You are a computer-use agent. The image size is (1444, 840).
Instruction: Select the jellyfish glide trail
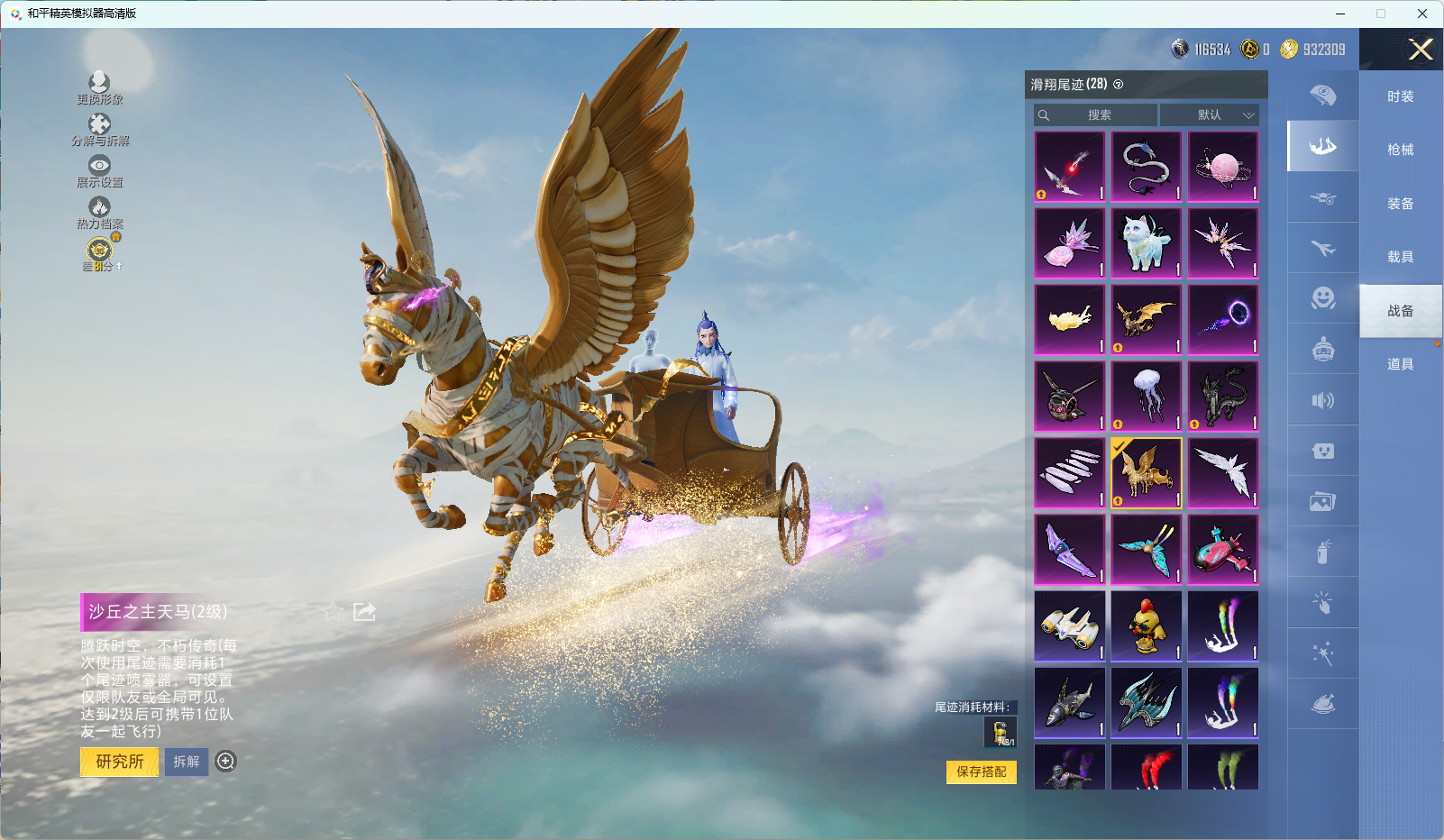coord(1146,397)
